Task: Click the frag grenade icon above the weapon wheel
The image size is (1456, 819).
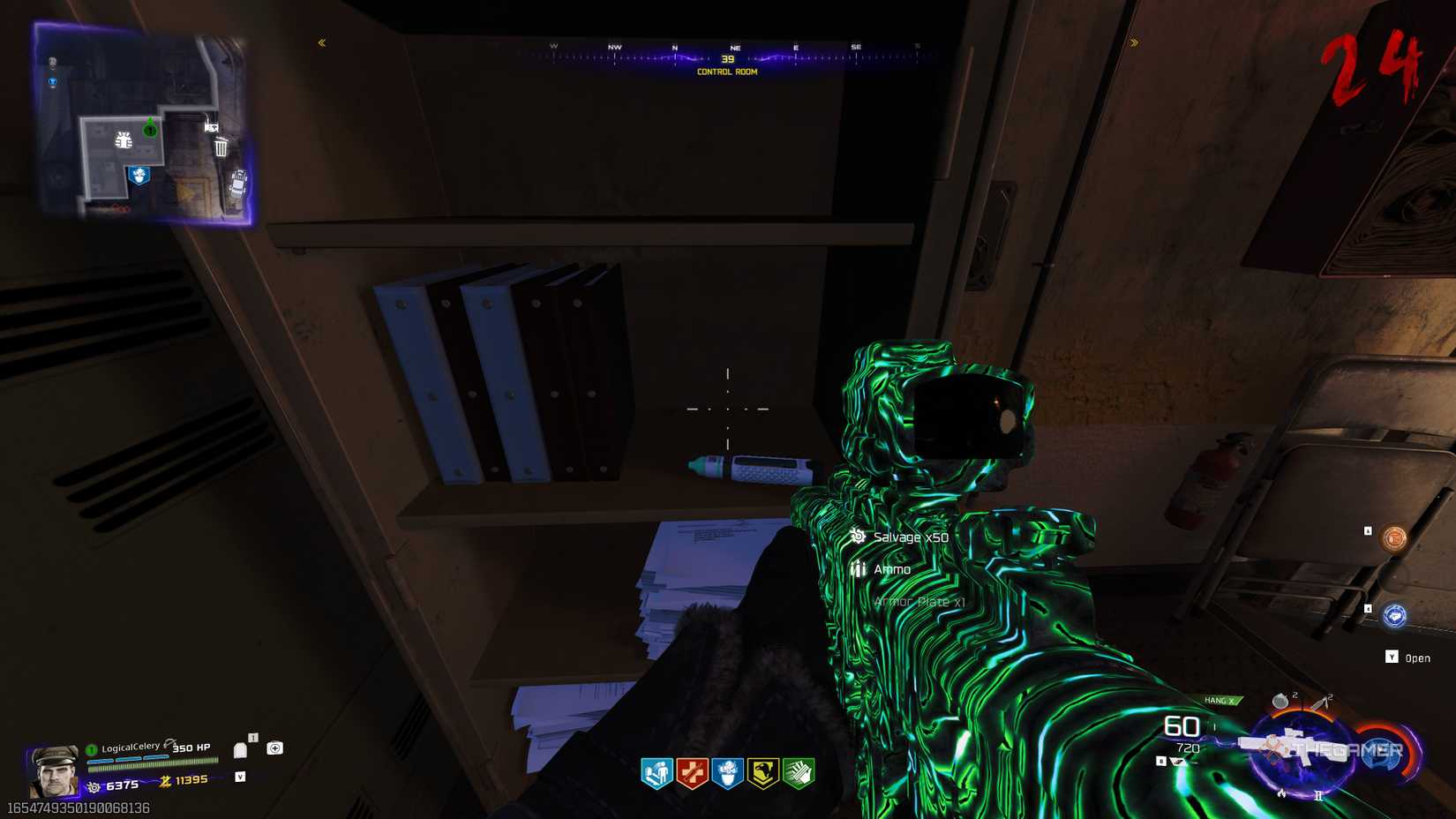Action: click(1280, 701)
